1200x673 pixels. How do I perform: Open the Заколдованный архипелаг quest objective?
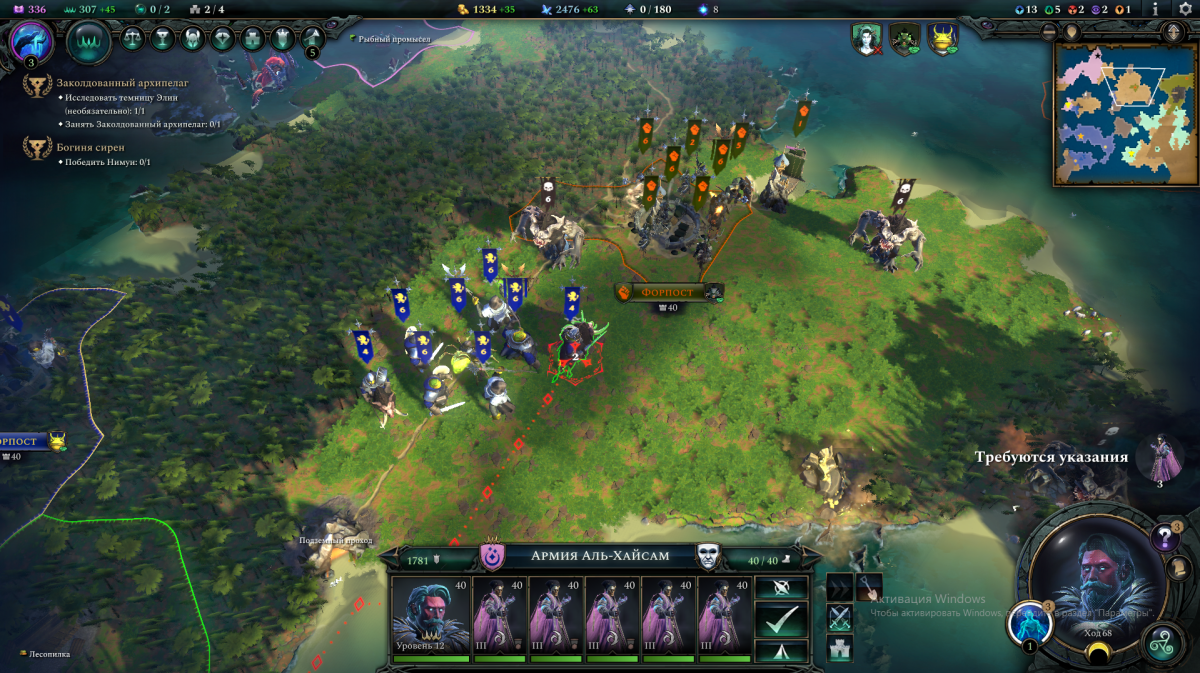pos(122,83)
